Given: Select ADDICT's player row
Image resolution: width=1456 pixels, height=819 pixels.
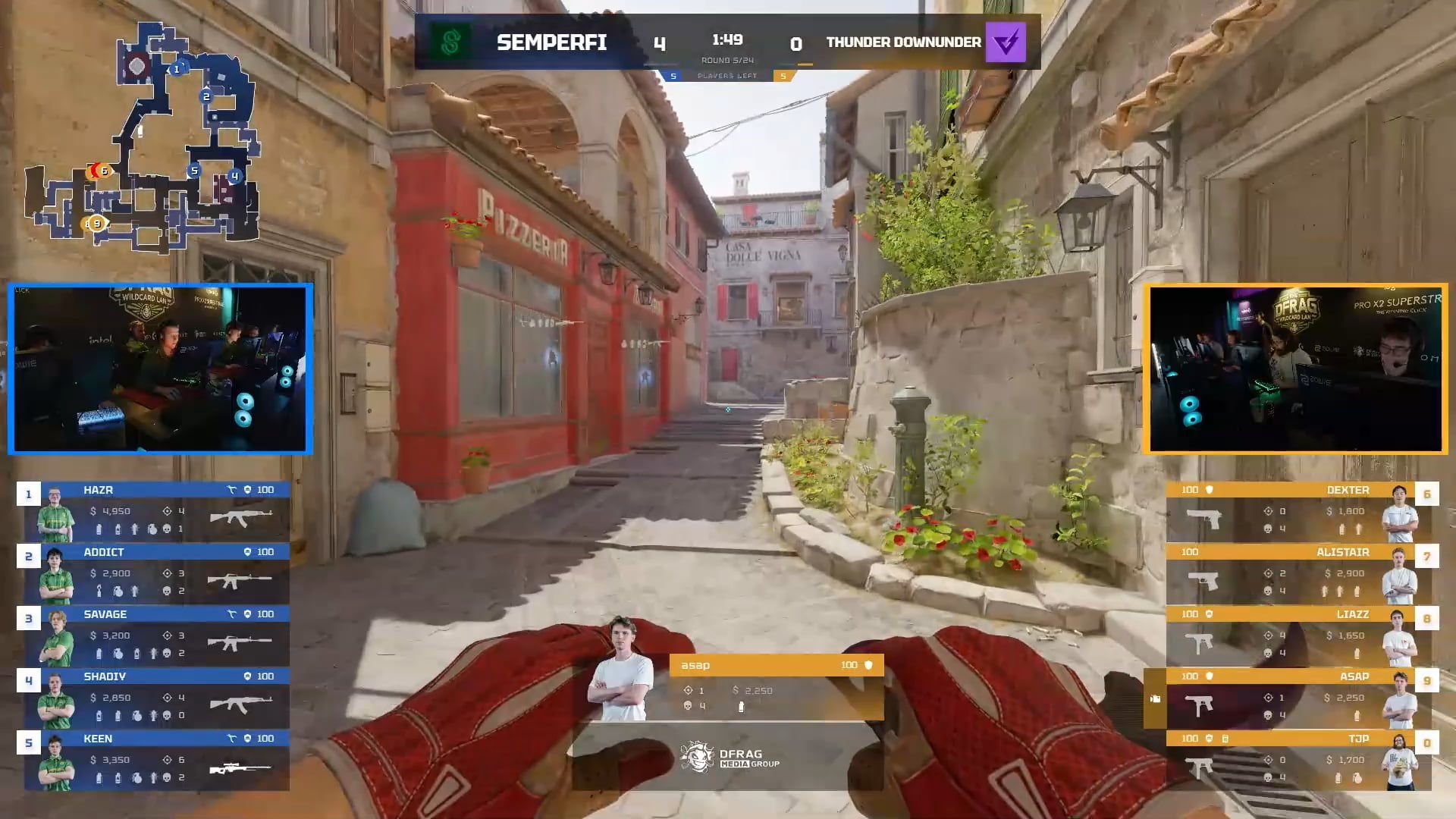Looking at the screenshot, I should tap(157, 573).
